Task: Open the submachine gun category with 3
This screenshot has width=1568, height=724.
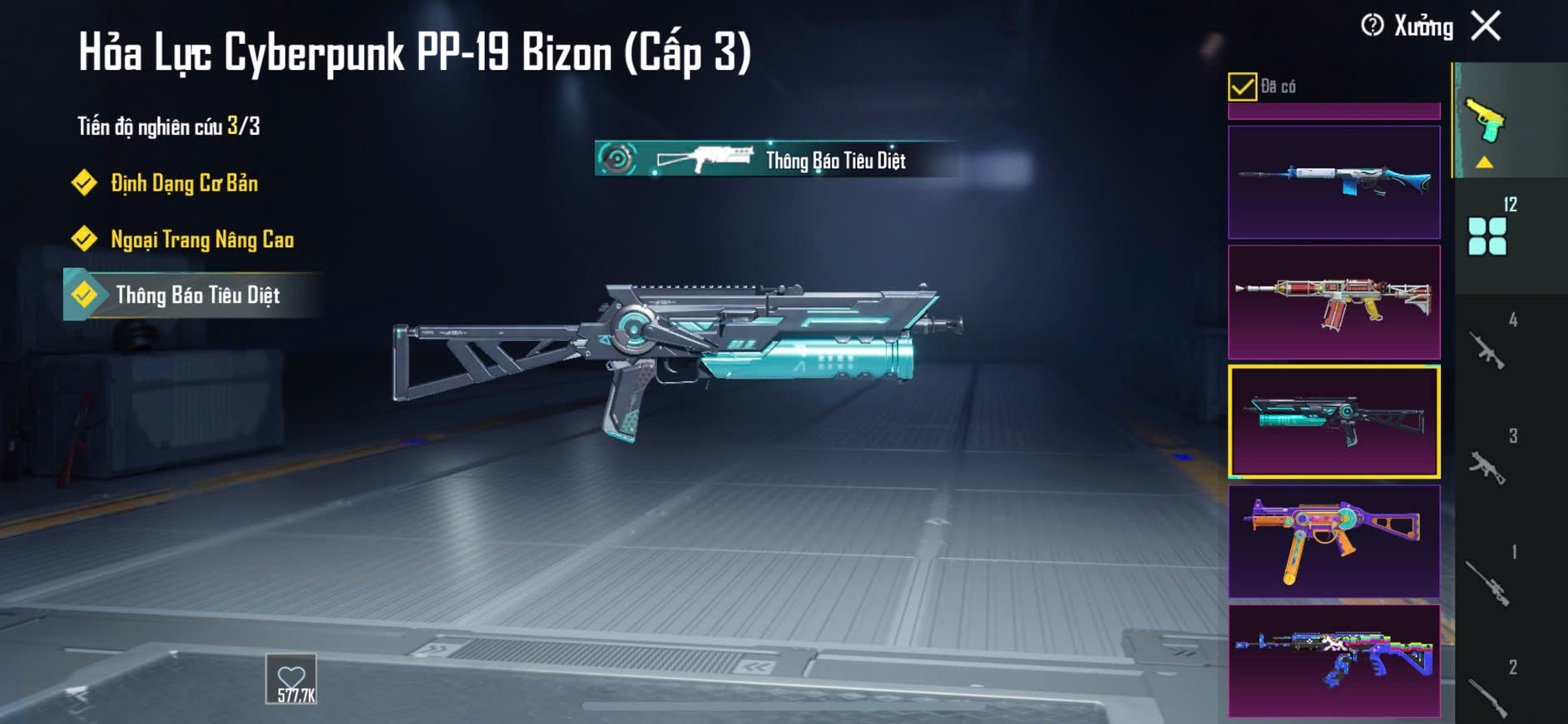Action: click(x=1488, y=466)
